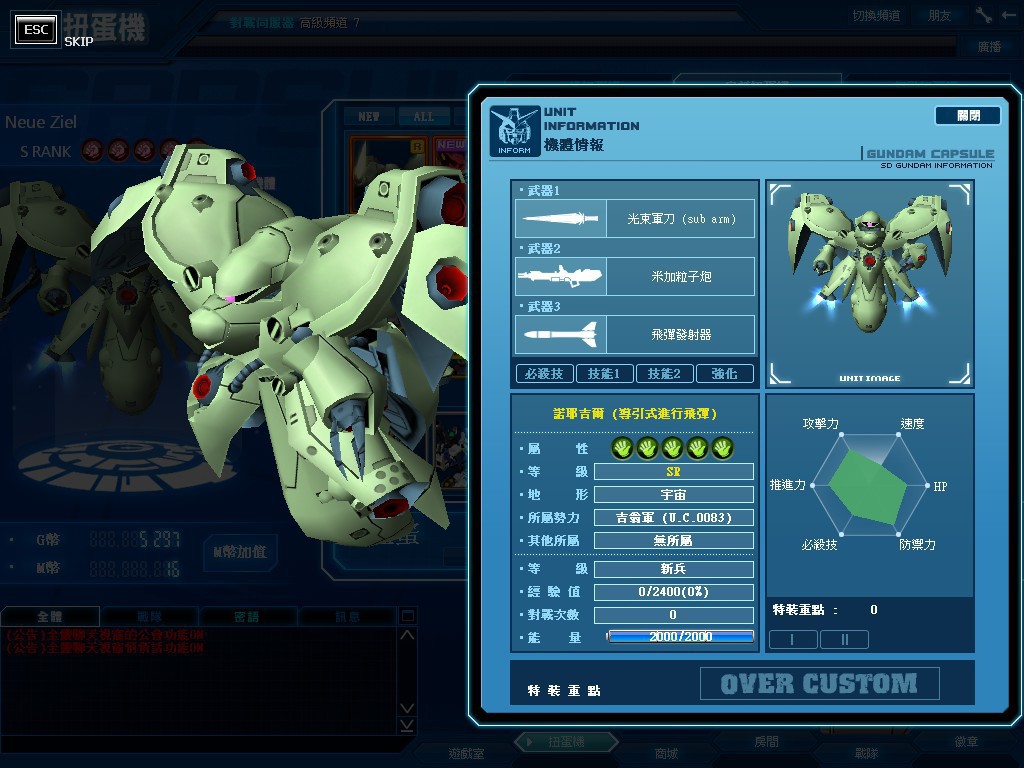Click the unit image preview thumbnail
Screen dimensions: 1024x768
(x=869, y=283)
